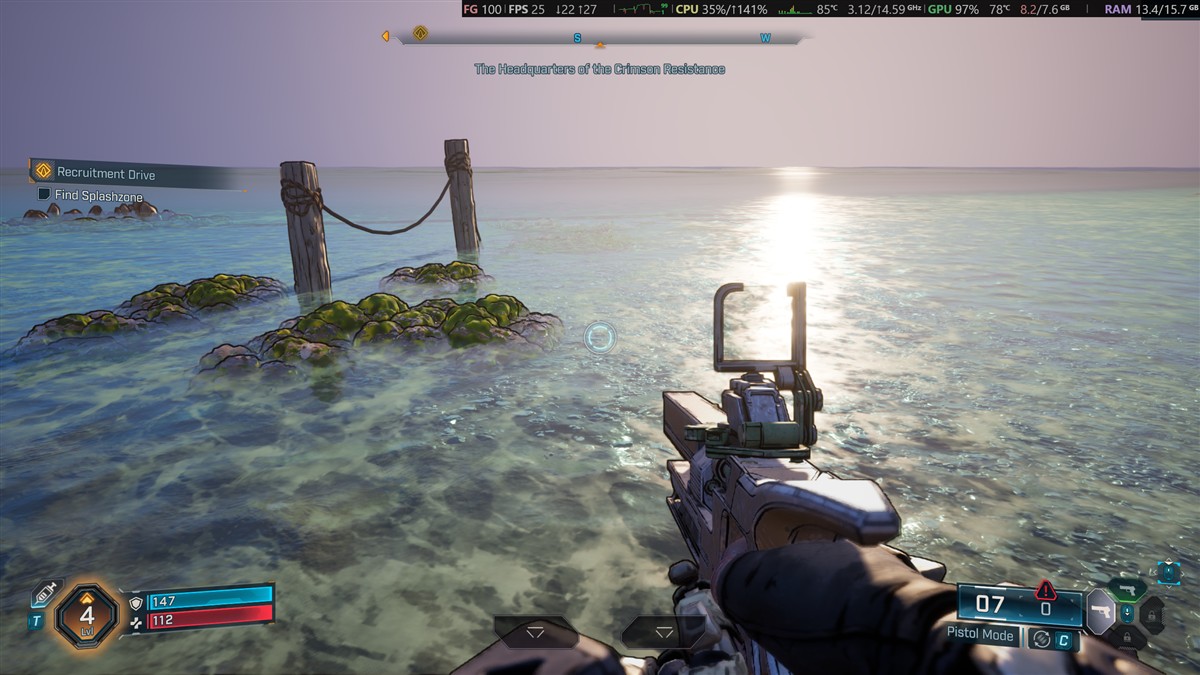Use the repkit syringe icon

click(x=45, y=594)
